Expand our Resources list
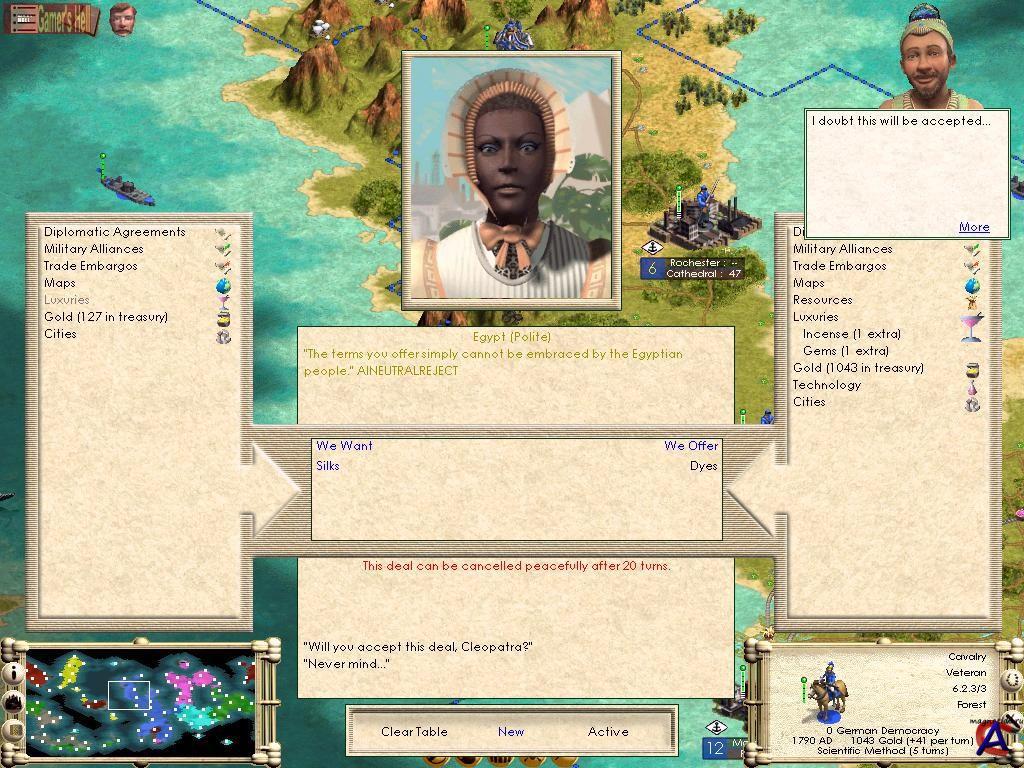 point(822,300)
